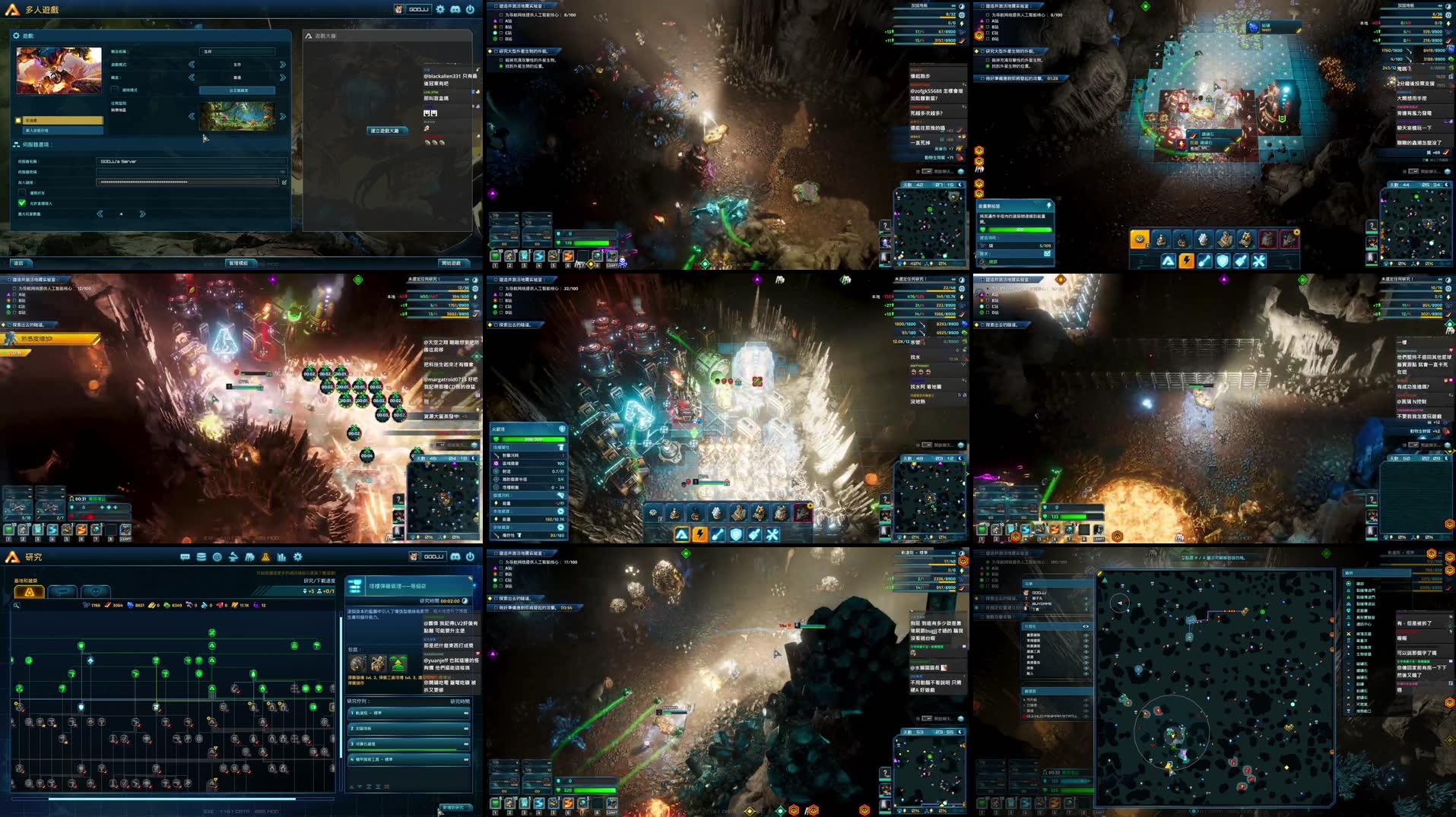Select the lightning energy build category icon
Viewport: 1456px width, 817px height.
tap(701, 534)
